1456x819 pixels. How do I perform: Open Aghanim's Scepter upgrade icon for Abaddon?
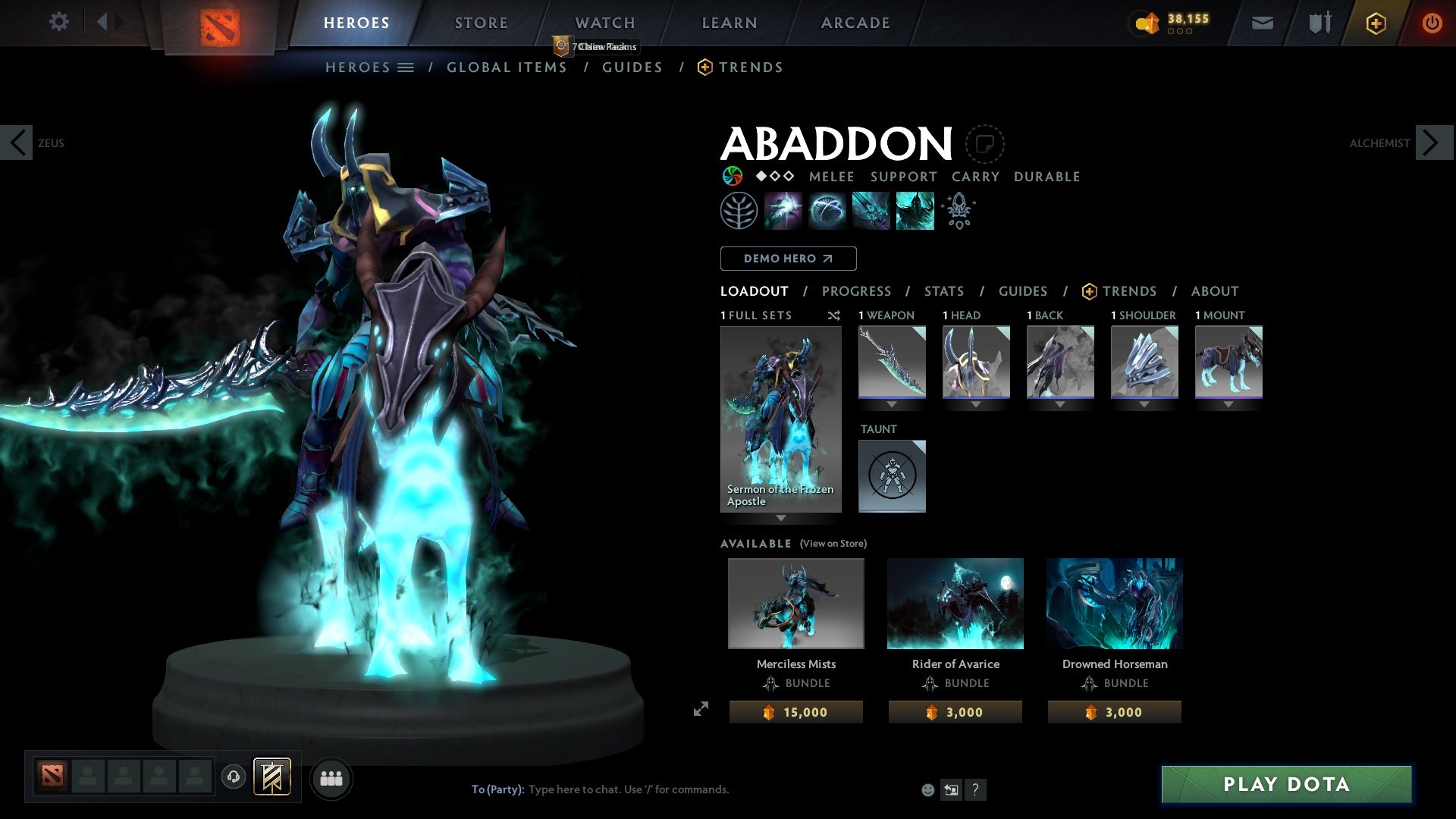pos(959,211)
